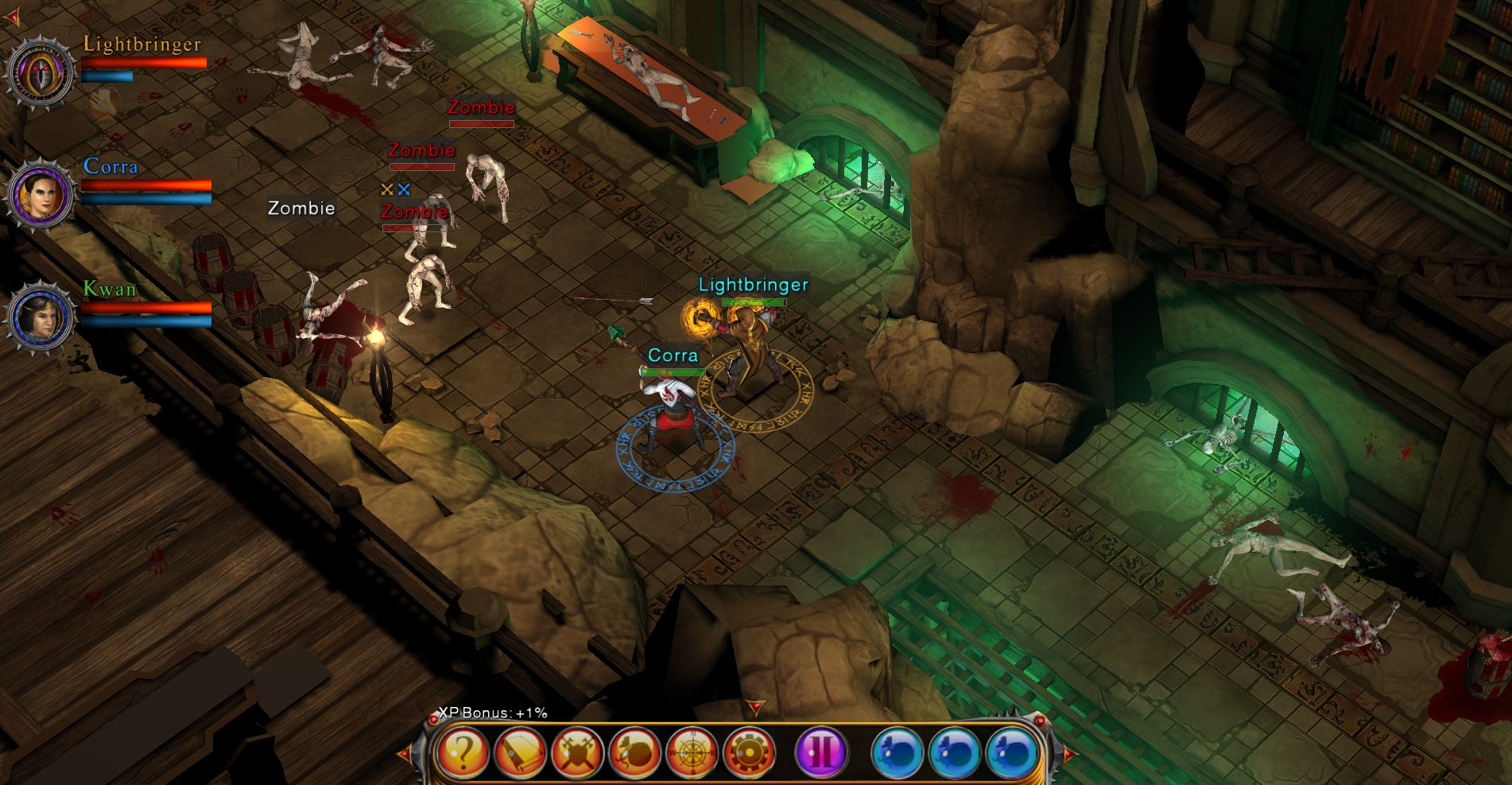The image size is (1512, 785).
Task: Pause the game with the purple button
Action: tap(821, 752)
